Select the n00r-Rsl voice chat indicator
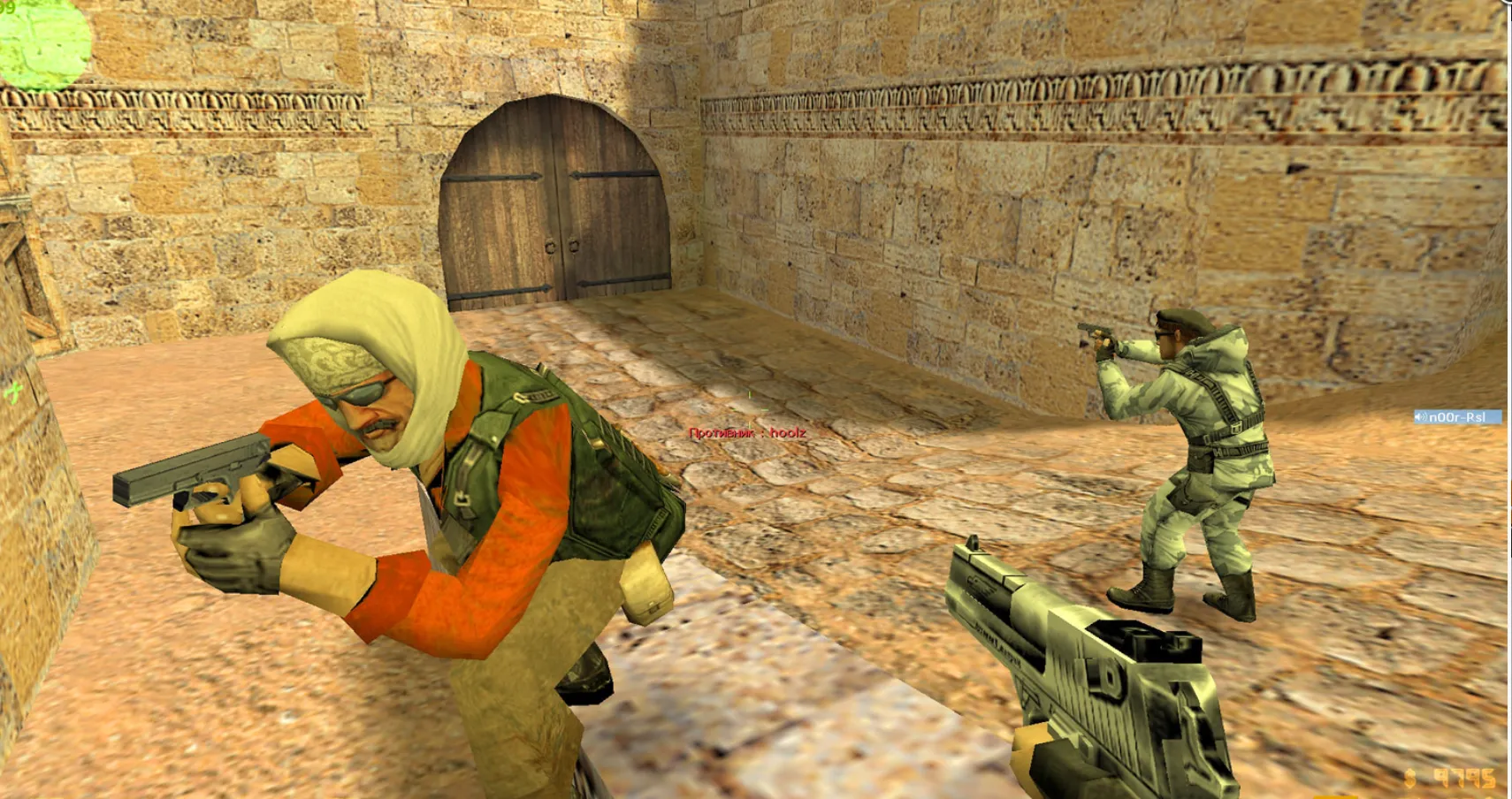The height and width of the screenshot is (799, 1512). (x=1456, y=417)
